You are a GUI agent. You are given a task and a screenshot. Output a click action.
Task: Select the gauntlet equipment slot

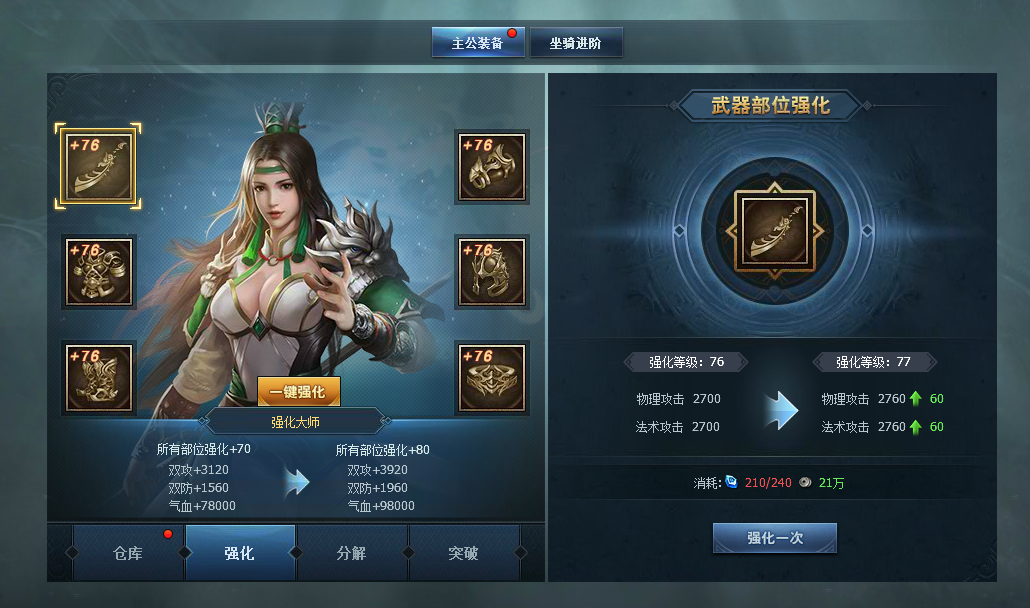[492, 166]
